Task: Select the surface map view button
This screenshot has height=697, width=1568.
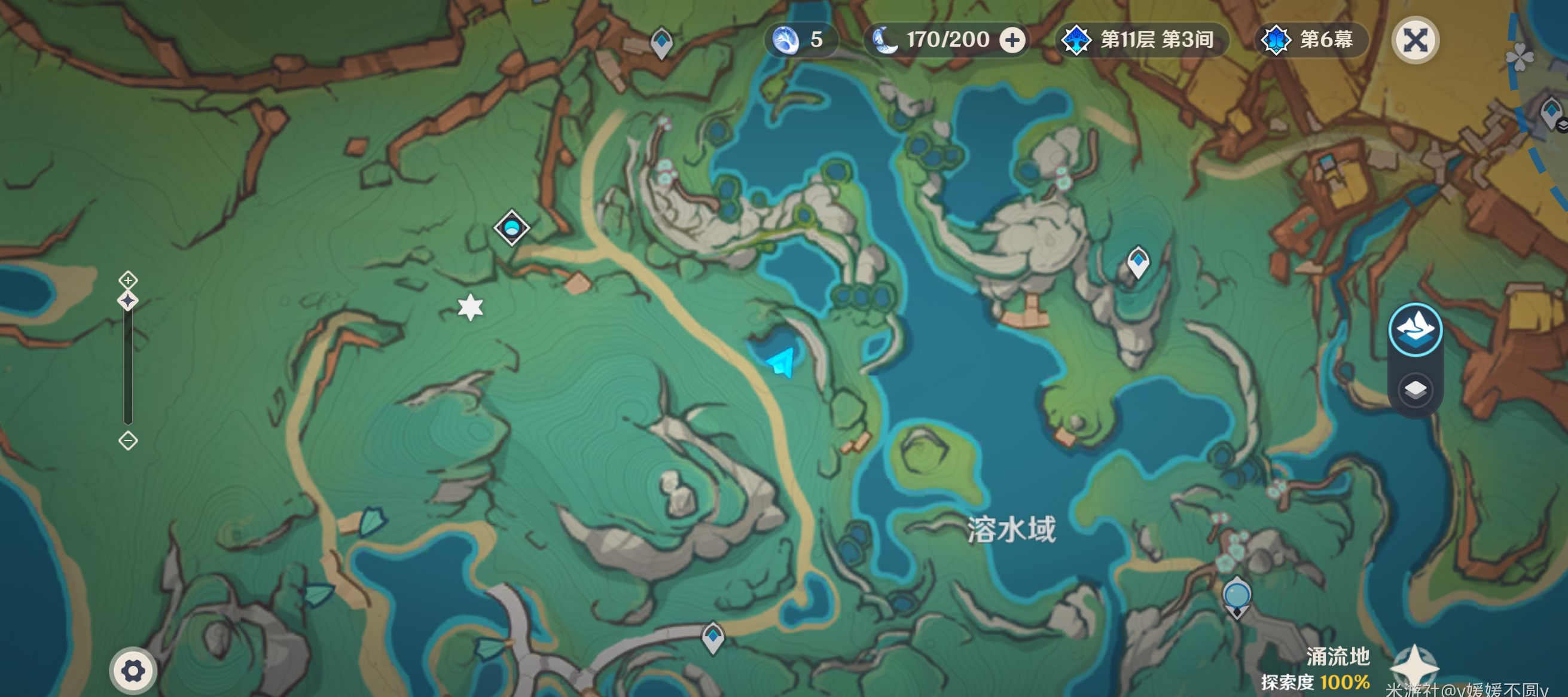Action: click(x=1415, y=329)
